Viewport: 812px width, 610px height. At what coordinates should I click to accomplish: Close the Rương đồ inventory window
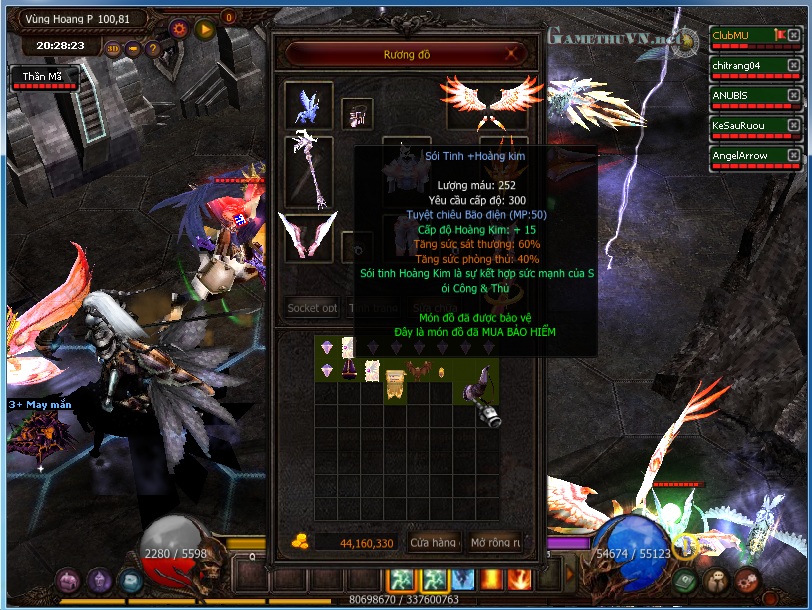point(513,54)
